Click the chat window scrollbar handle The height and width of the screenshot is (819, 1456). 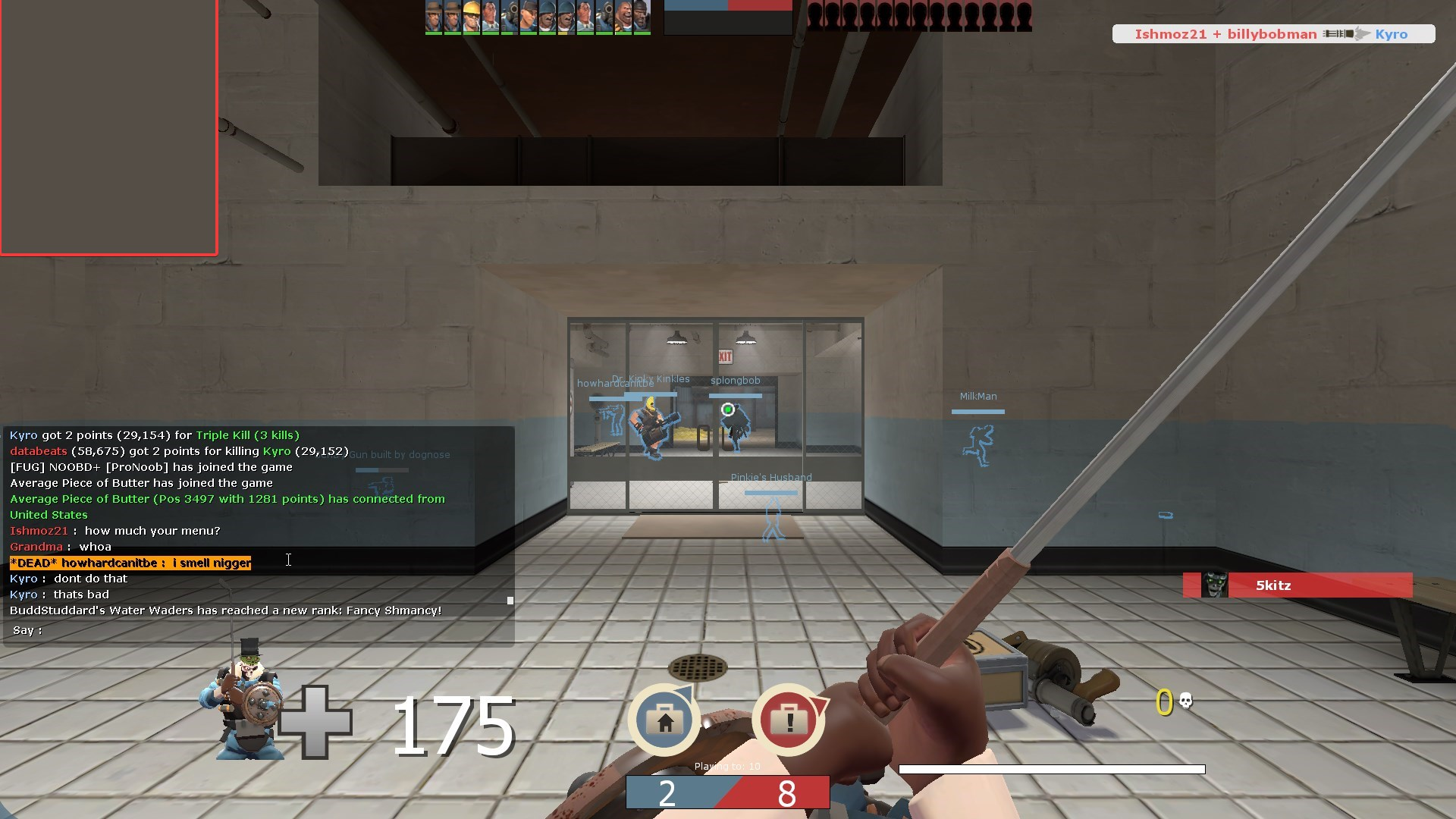(x=510, y=601)
